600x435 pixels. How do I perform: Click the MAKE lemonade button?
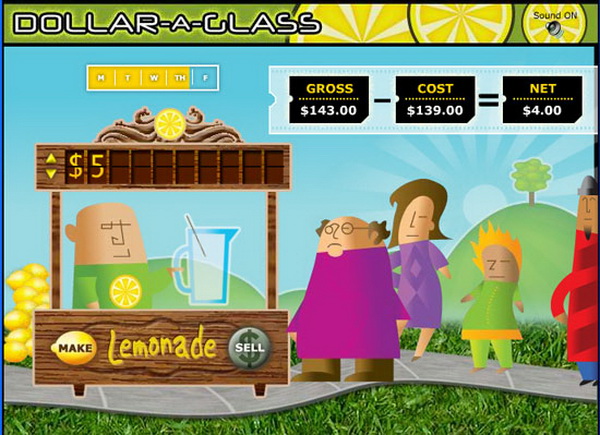[x=74, y=348]
